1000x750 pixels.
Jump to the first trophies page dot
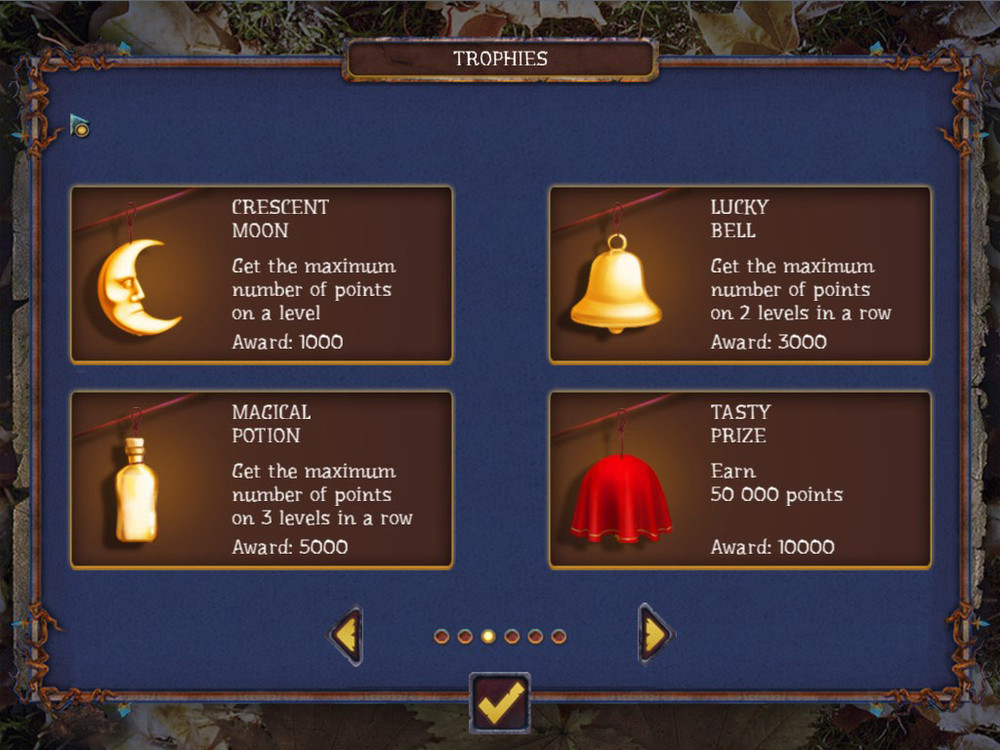441,636
